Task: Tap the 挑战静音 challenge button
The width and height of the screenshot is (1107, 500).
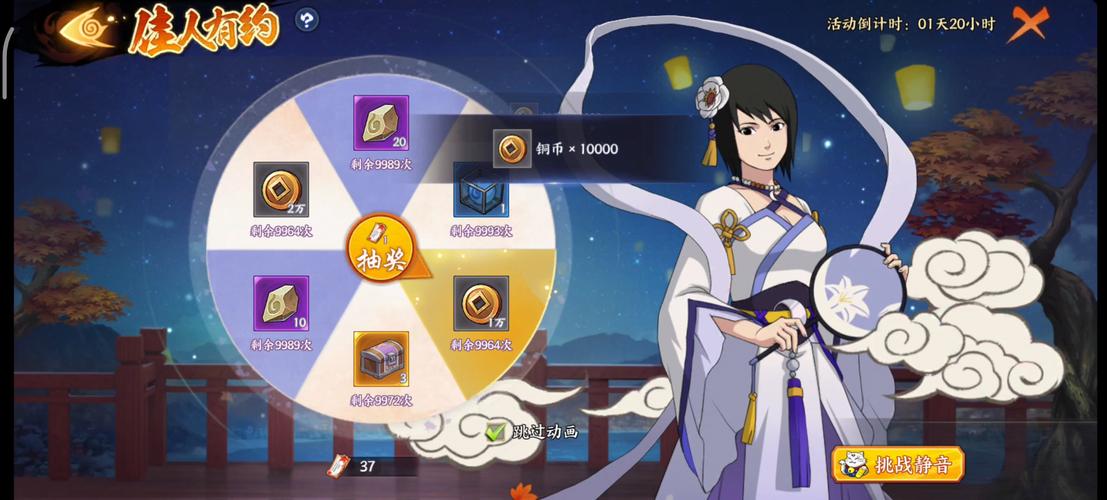Action: point(897,464)
